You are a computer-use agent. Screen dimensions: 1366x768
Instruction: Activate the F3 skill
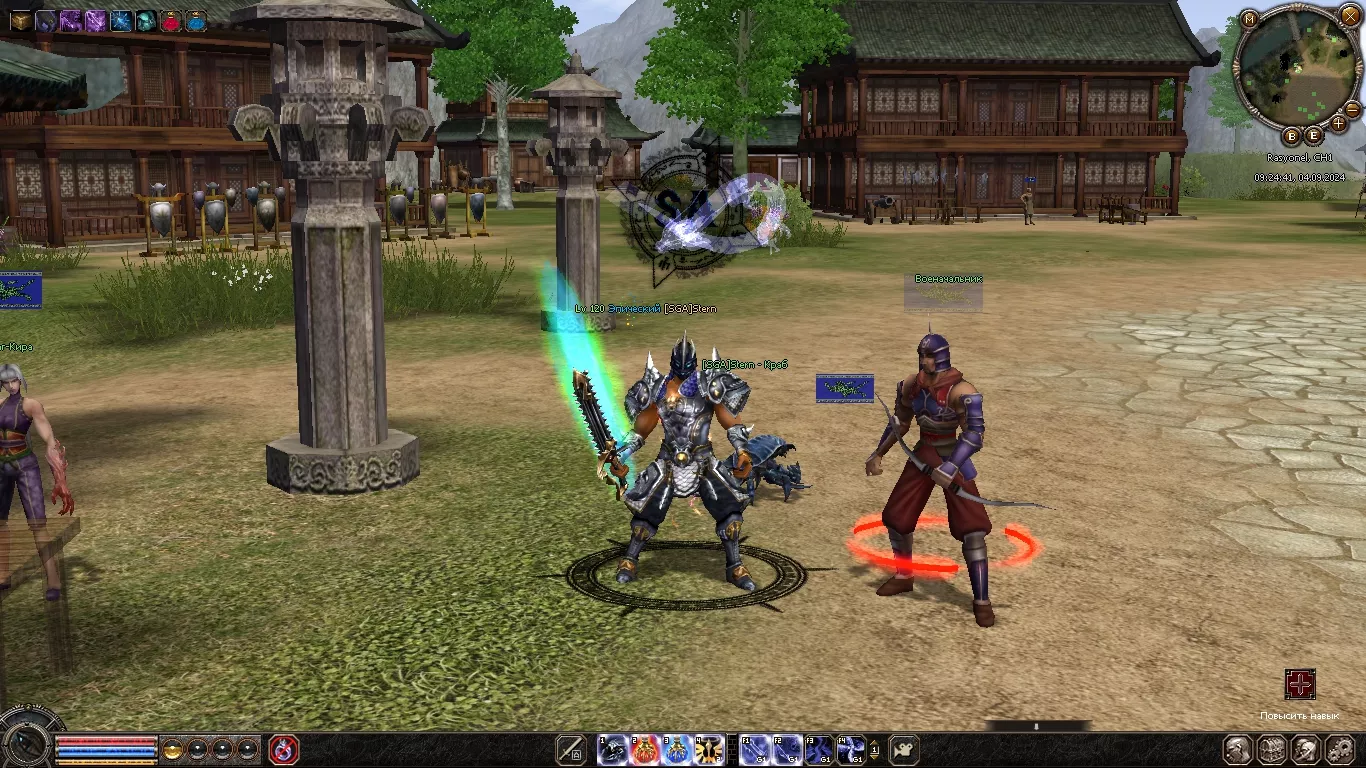pos(819,749)
